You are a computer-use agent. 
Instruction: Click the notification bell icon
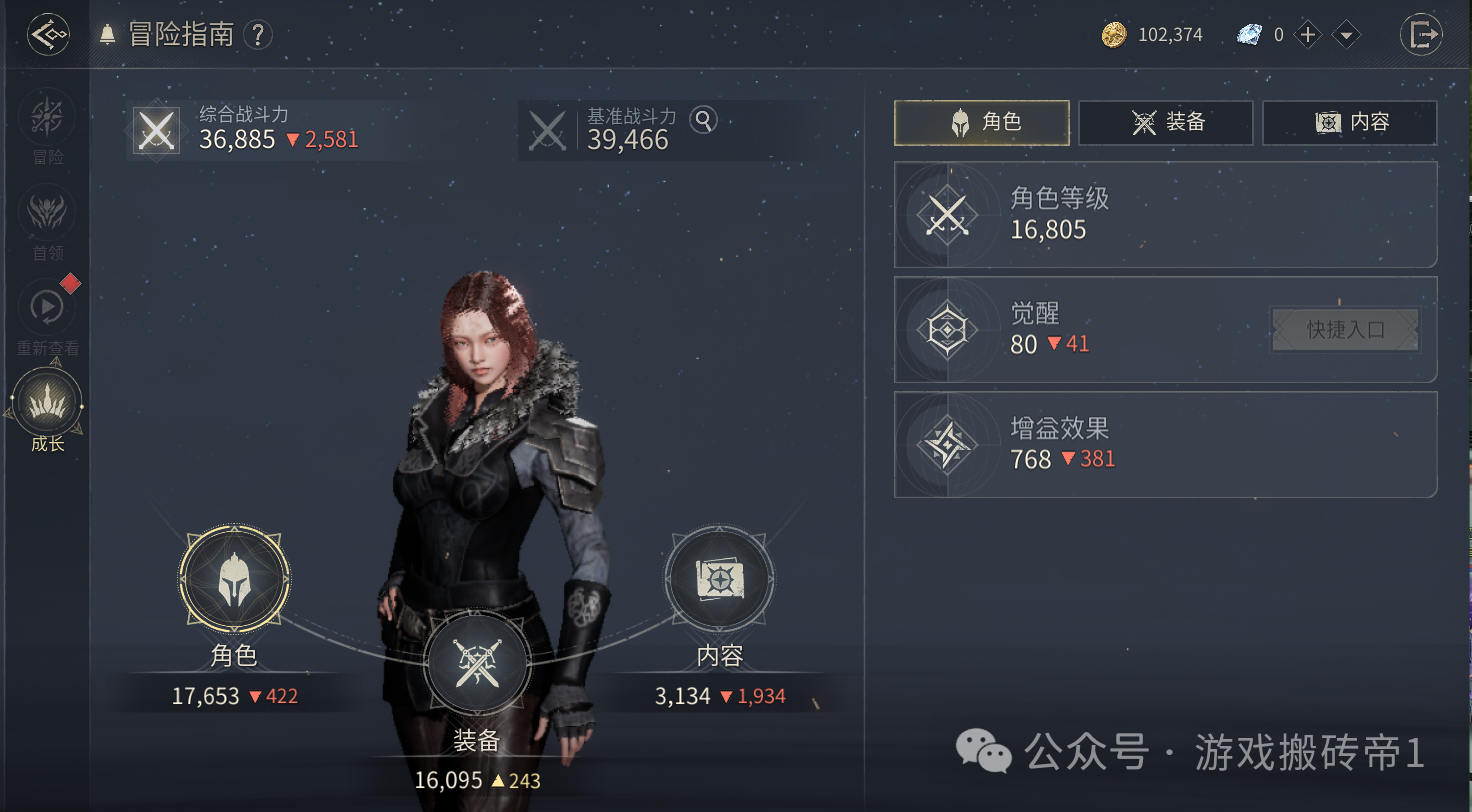pos(108,35)
